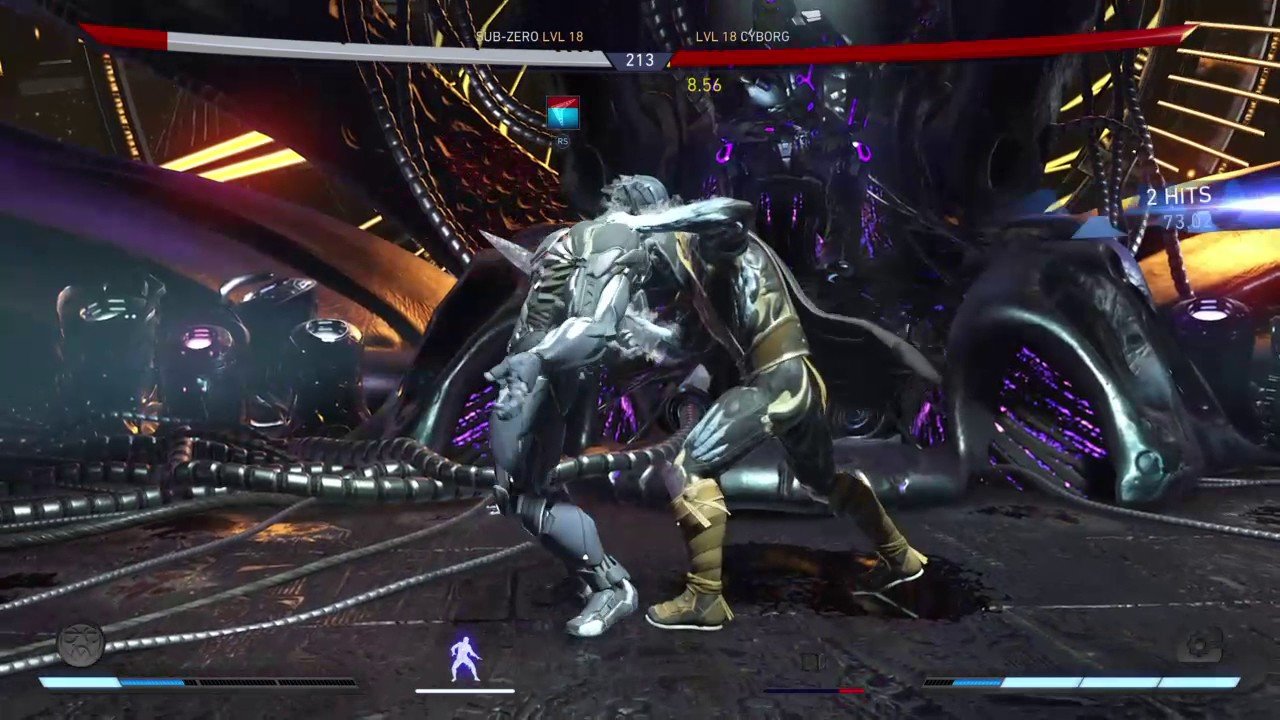Click Sub-Zero's round emblem icon
This screenshot has width=1280, height=720.
pyautogui.click(x=81, y=645)
